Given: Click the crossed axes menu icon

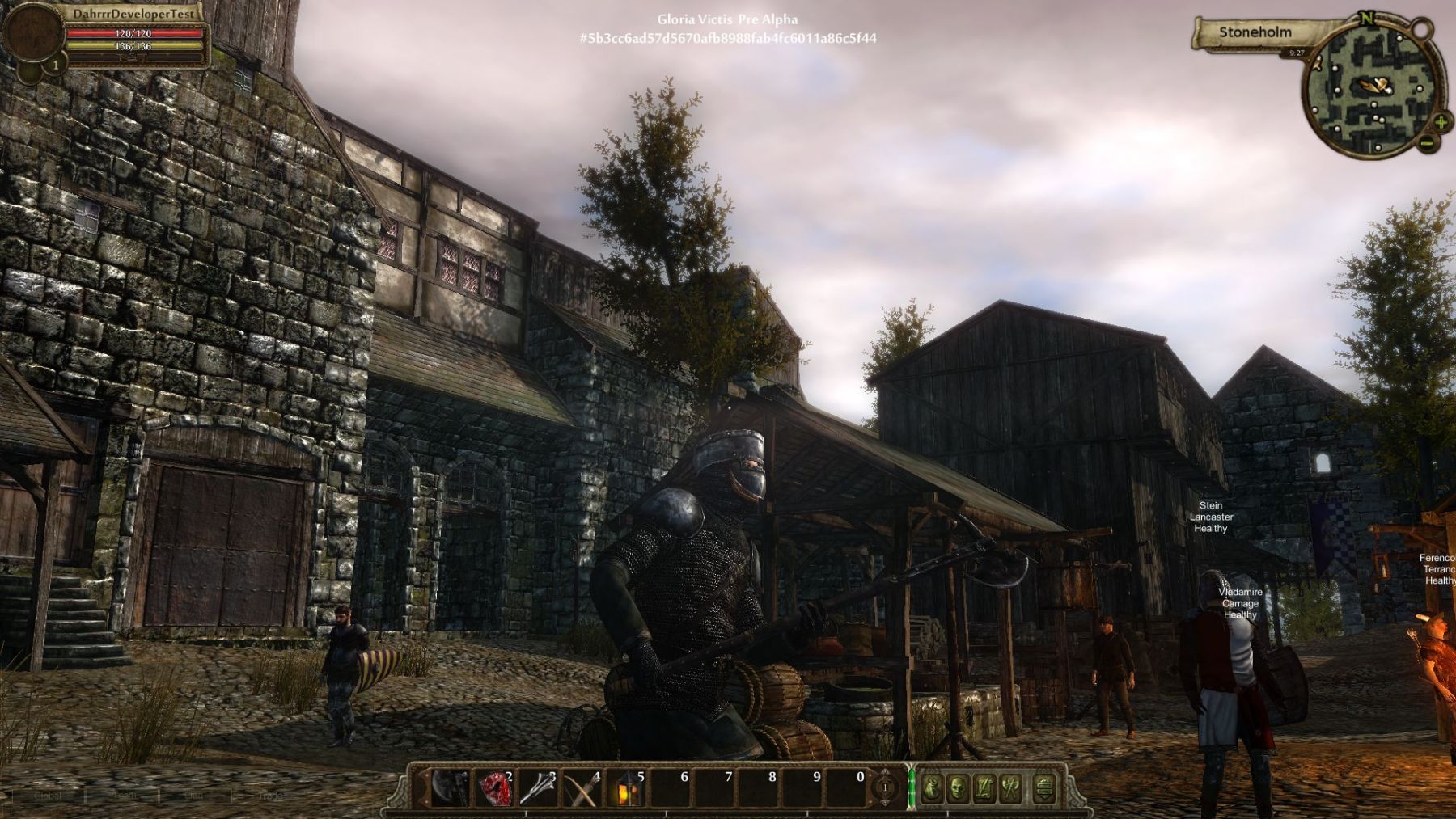Looking at the screenshot, I should coord(1010,787).
